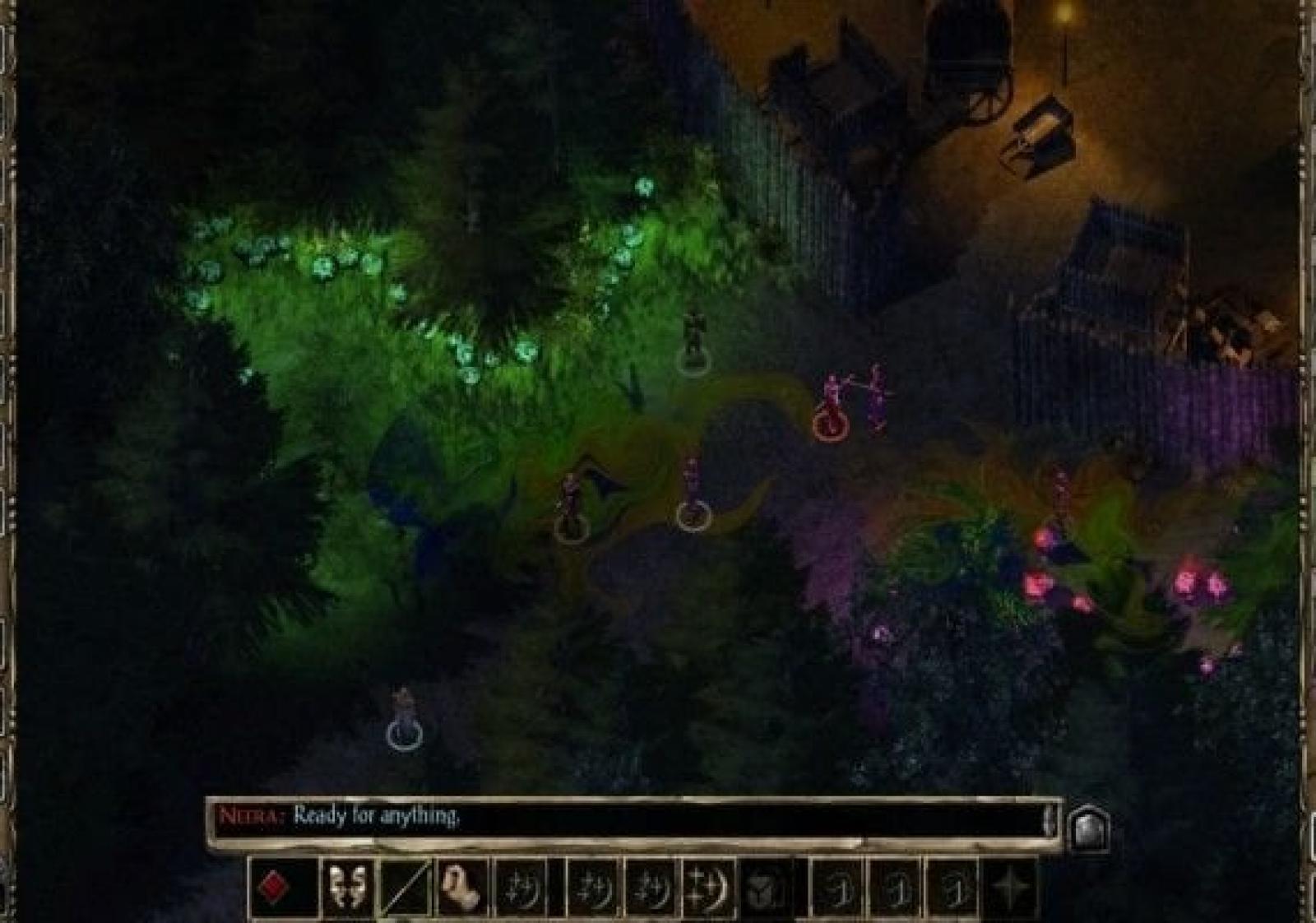Click the red diamond action button

(273, 888)
